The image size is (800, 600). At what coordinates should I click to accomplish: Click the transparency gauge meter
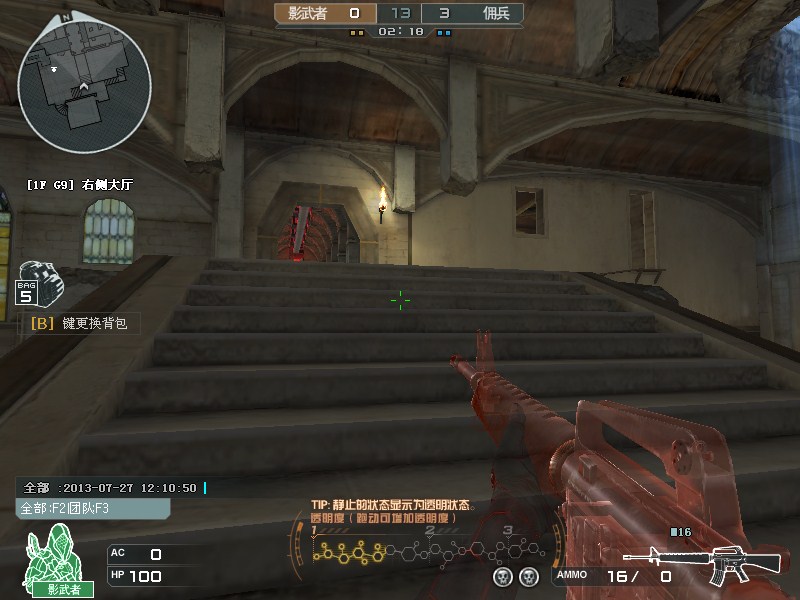coord(430,550)
